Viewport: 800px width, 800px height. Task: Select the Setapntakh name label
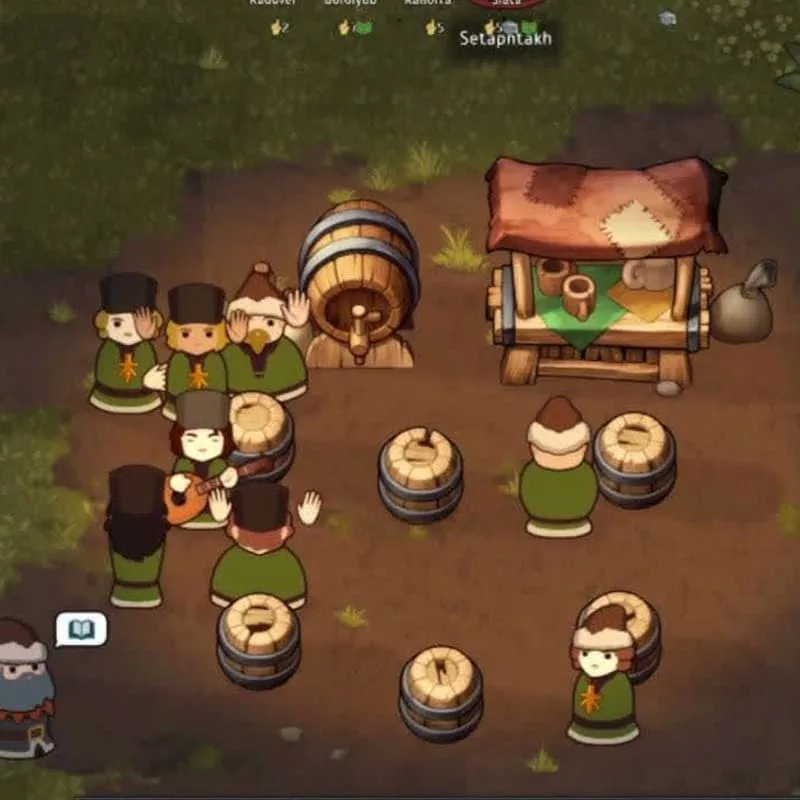[505, 40]
